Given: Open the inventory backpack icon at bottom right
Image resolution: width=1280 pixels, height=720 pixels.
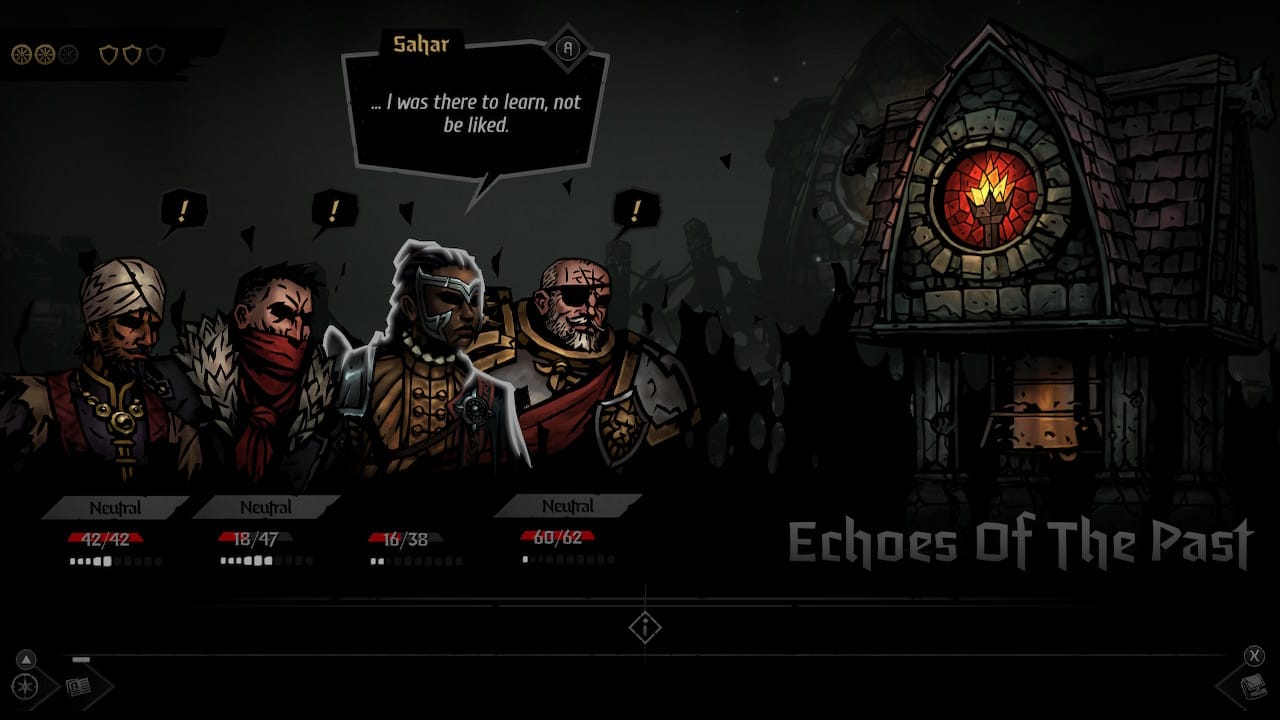Looking at the screenshot, I should tap(1253, 688).
